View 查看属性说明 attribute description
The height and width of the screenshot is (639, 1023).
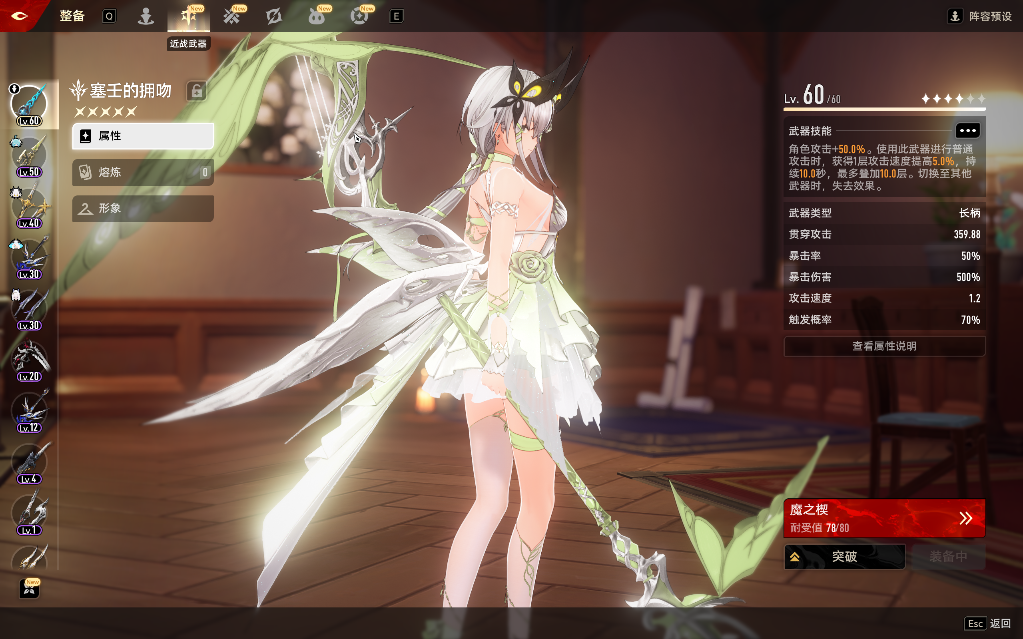point(884,346)
